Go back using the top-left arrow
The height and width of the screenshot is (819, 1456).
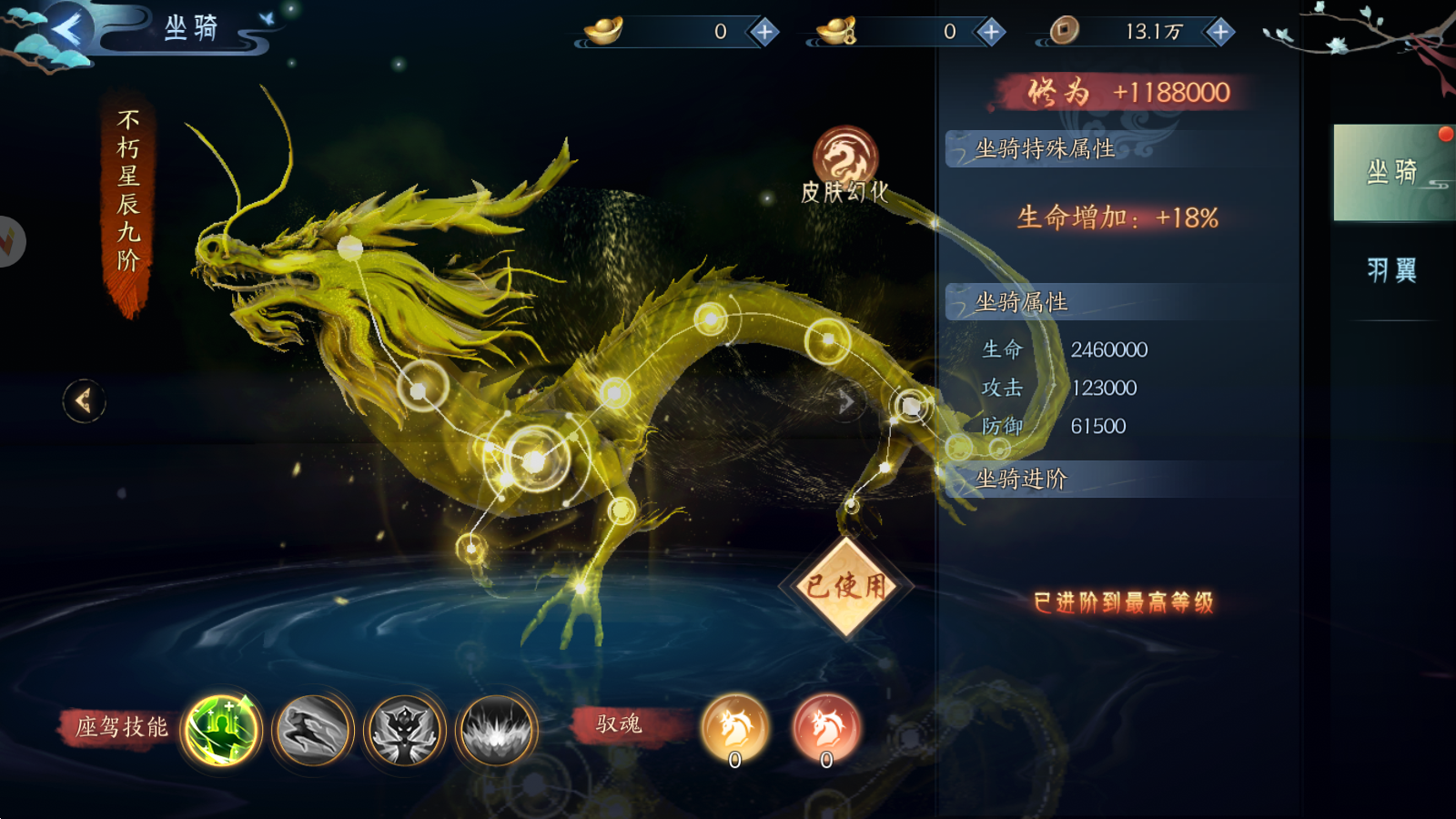coord(66,31)
